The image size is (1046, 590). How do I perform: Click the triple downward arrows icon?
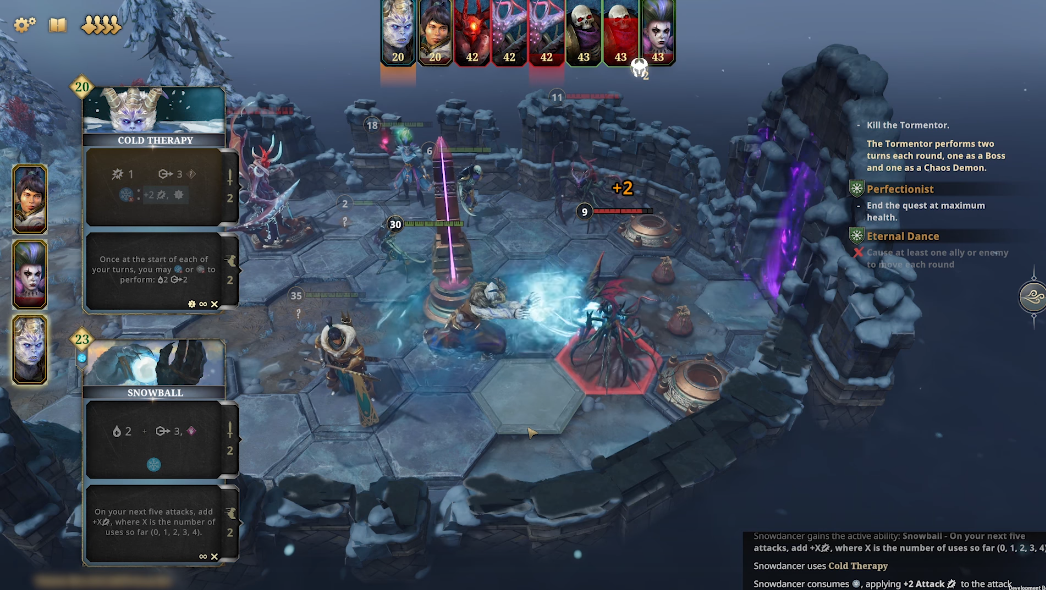pyautogui.click(x=100, y=25)
